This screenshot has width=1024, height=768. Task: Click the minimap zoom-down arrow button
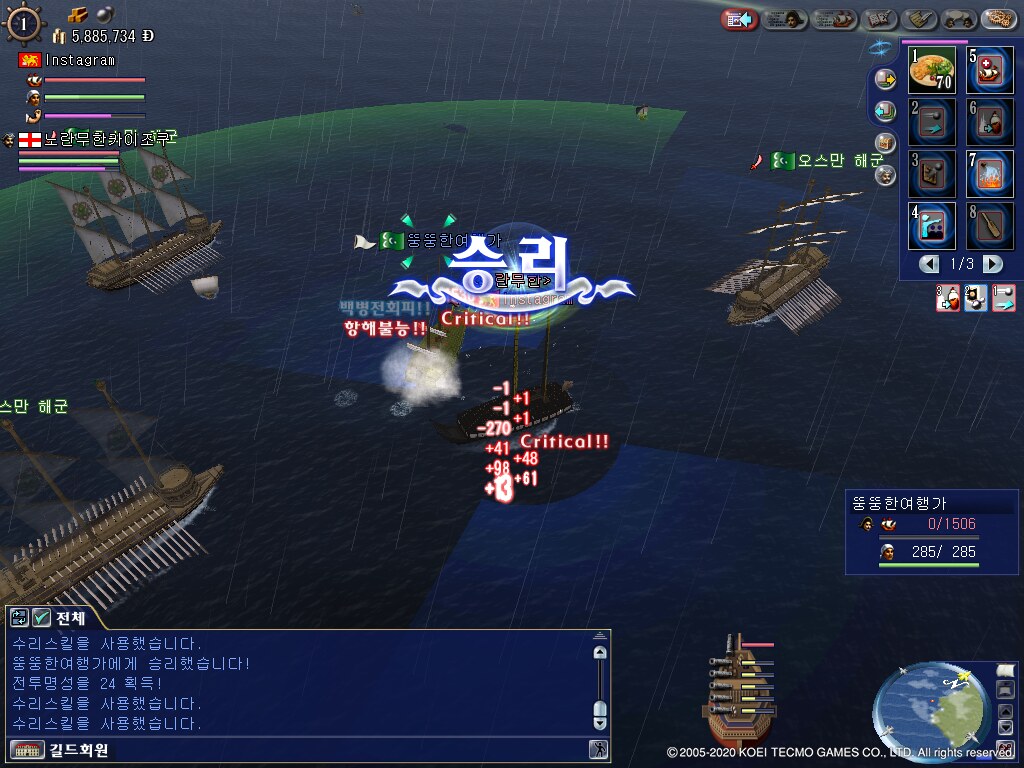point(1005,729)
